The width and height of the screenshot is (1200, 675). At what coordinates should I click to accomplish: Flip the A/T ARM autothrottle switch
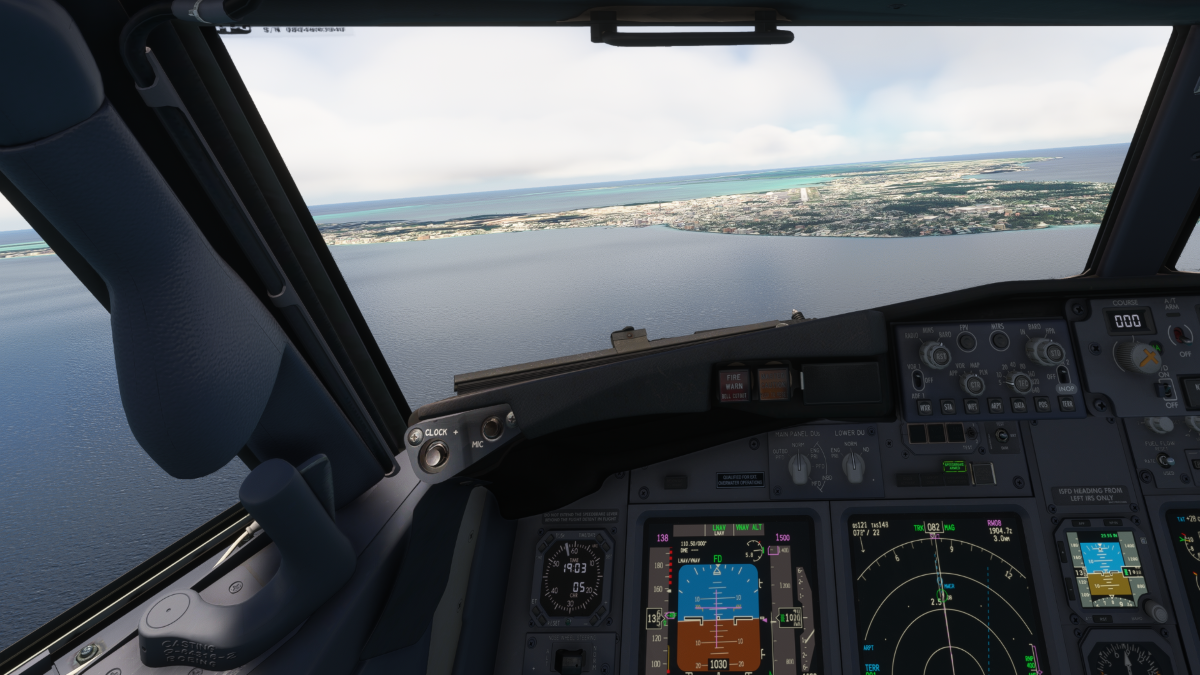click(1181, 335)
